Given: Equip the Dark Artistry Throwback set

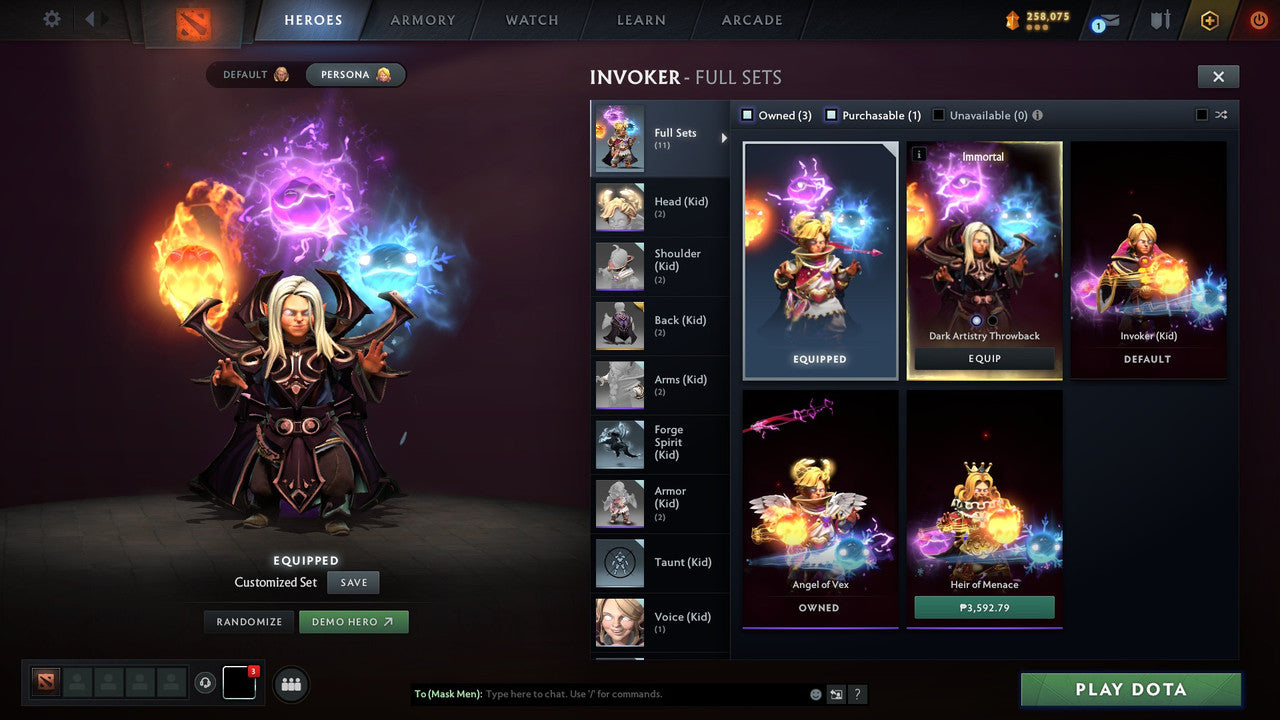Looking at the screenshot, I should pyautogui.click(x=983, y=358).
